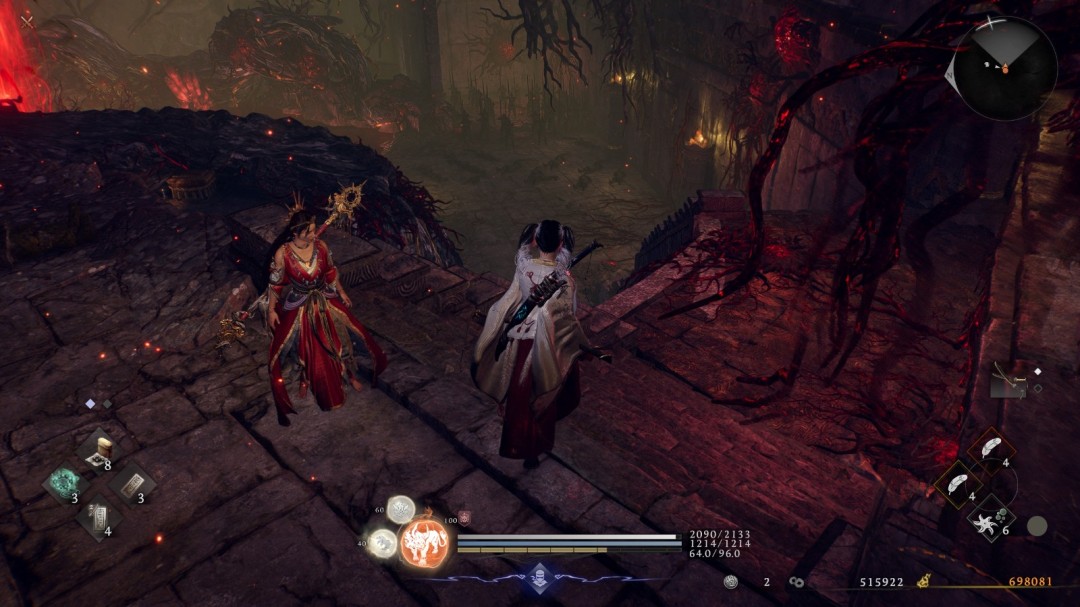The width and height of the screenshot is (1080, 607).
Task: Open the circular minimap
Action: pos(1003,68)
